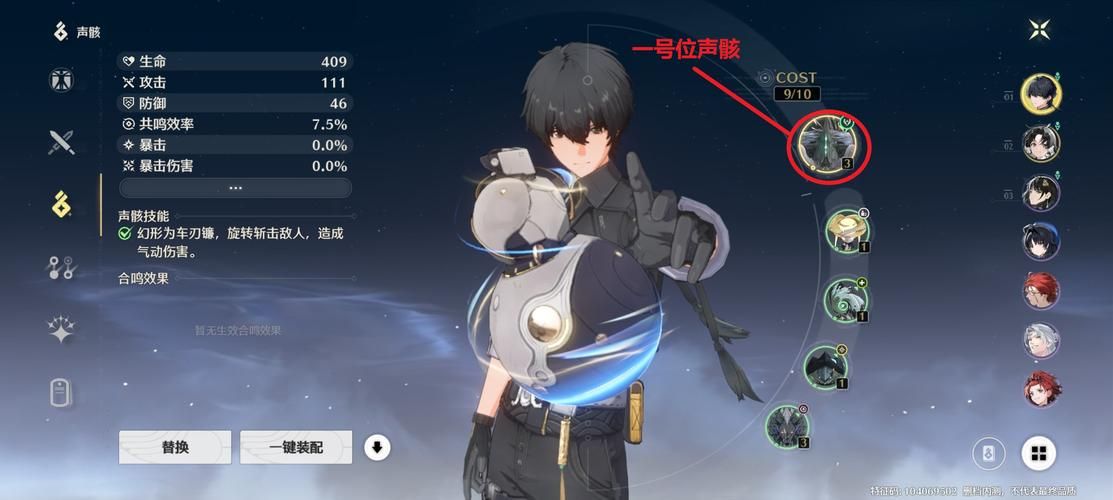Image resolution: width=1113 pixels, height=500 pixels.
Task: Open the 替换 (Replace) echo button
Action: pos(175,447)
